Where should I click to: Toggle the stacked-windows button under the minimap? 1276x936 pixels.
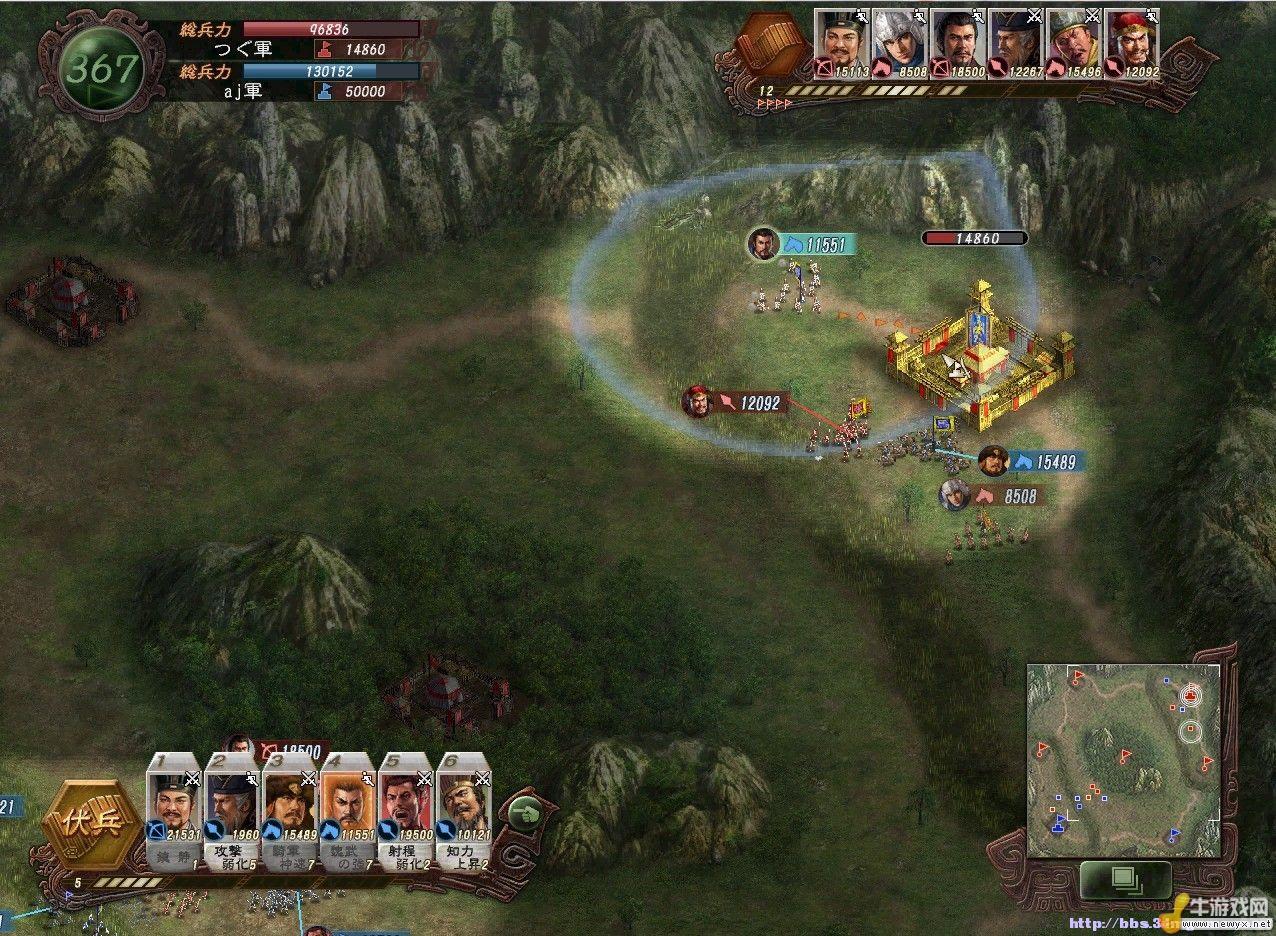1125,880
